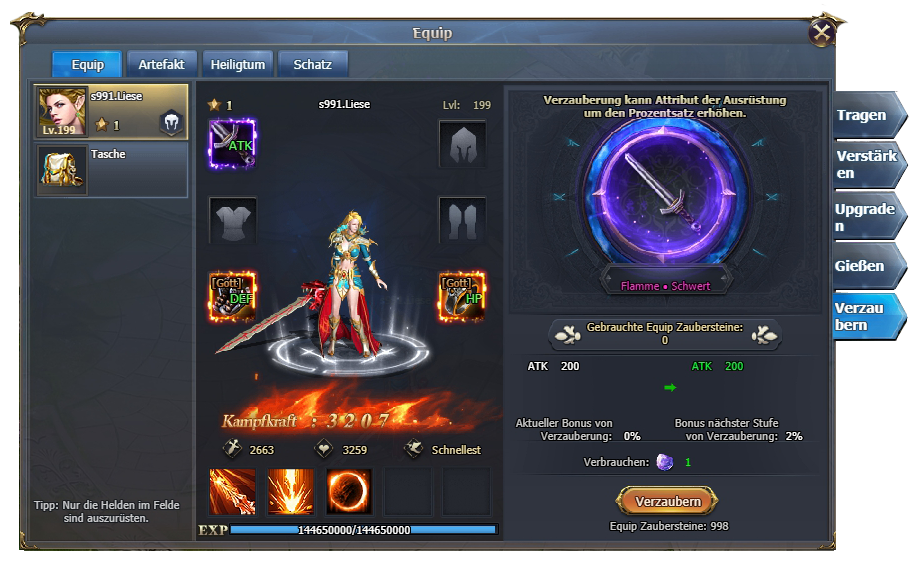This screenshot has width=924, height=571.
Task: Select hero s991.Liese in the list
Action: click(x=111, y=112)
